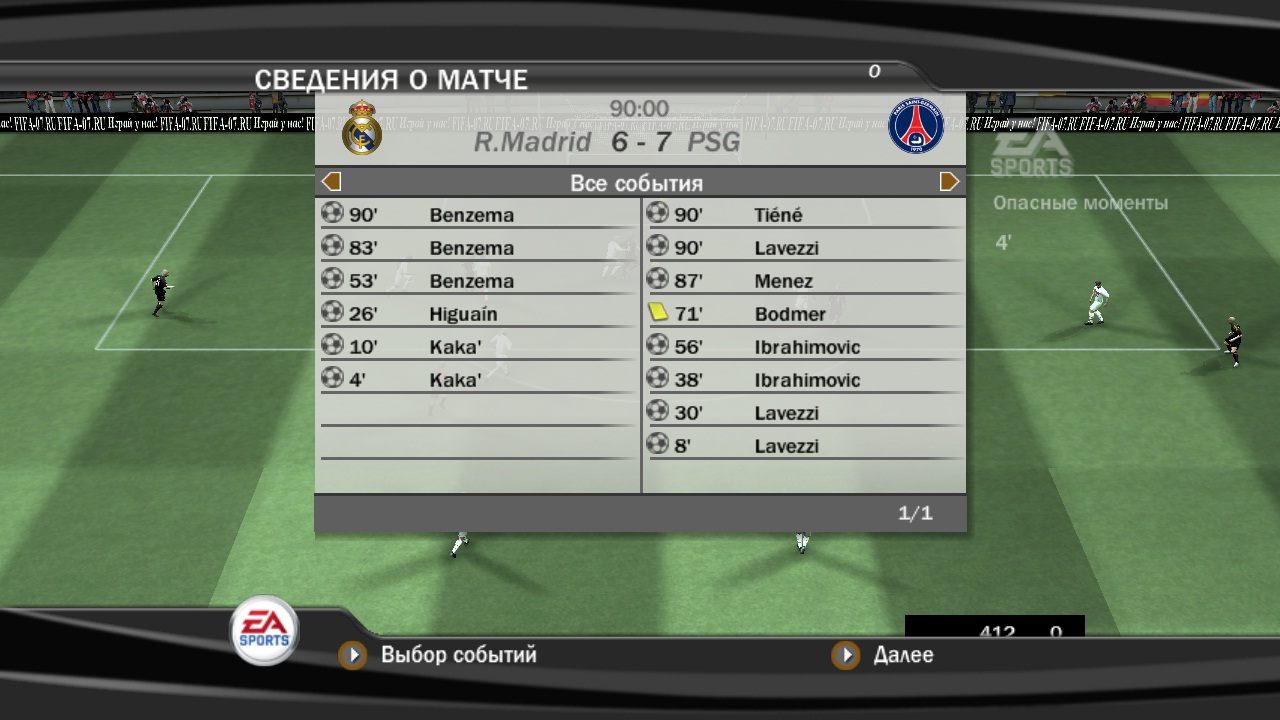1280x720 pixels.
Task: Select Bodmer's 71' yellow card row
Action: [803, 314]
